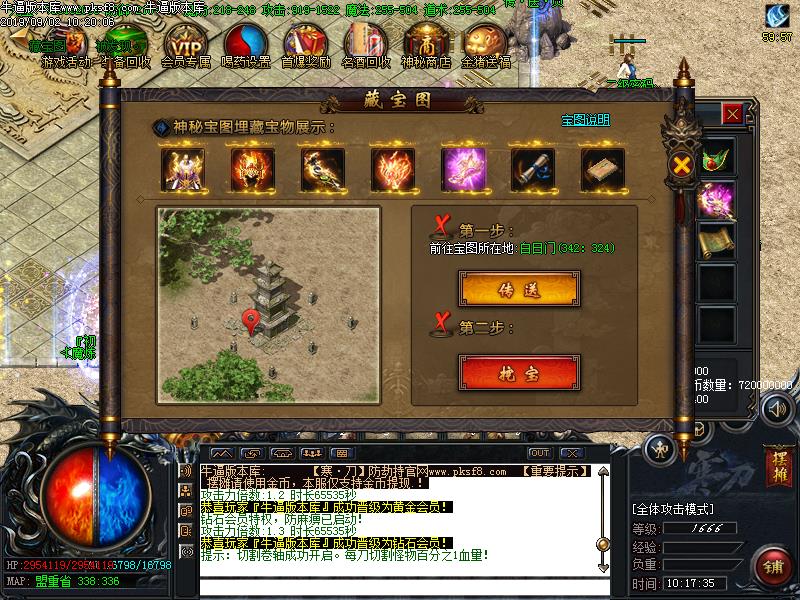Select the treasure map scroll in the bag
This screenshot has width=800, height=600.
click(x=716, y=240)
